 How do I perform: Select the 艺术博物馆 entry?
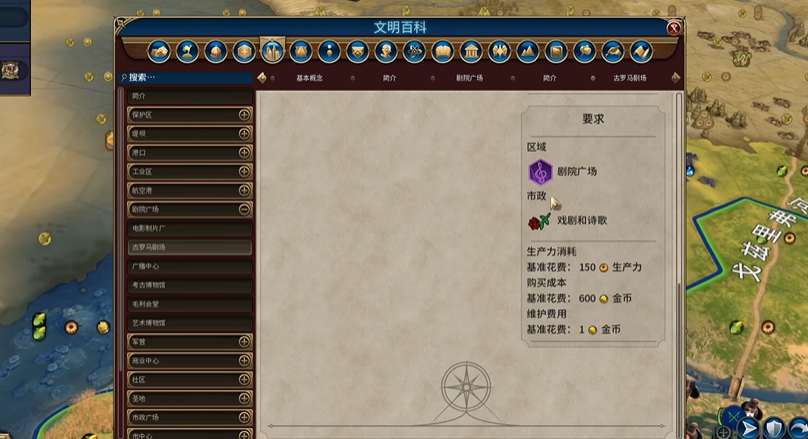188,323
